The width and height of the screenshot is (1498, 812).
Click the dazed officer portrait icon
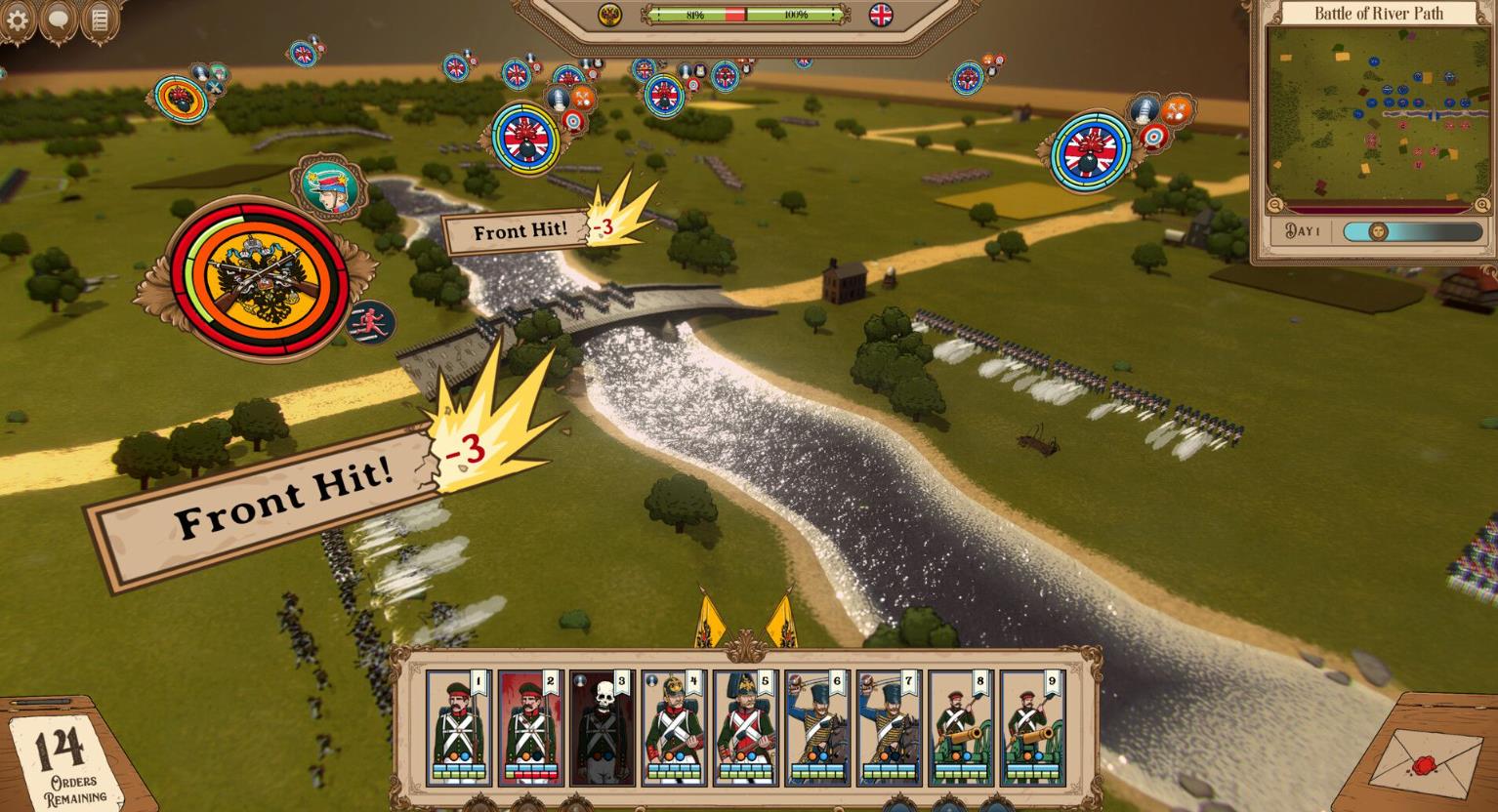point(328,185)
